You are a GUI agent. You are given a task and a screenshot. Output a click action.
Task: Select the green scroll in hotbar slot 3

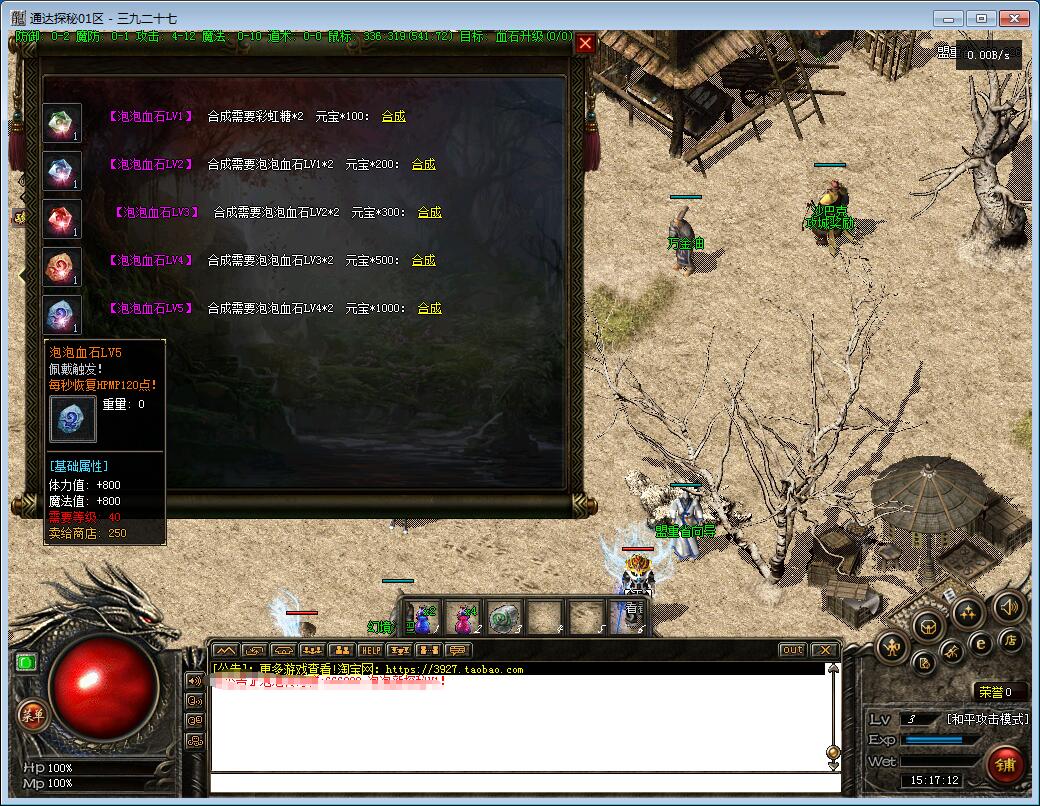click(505, 620)
